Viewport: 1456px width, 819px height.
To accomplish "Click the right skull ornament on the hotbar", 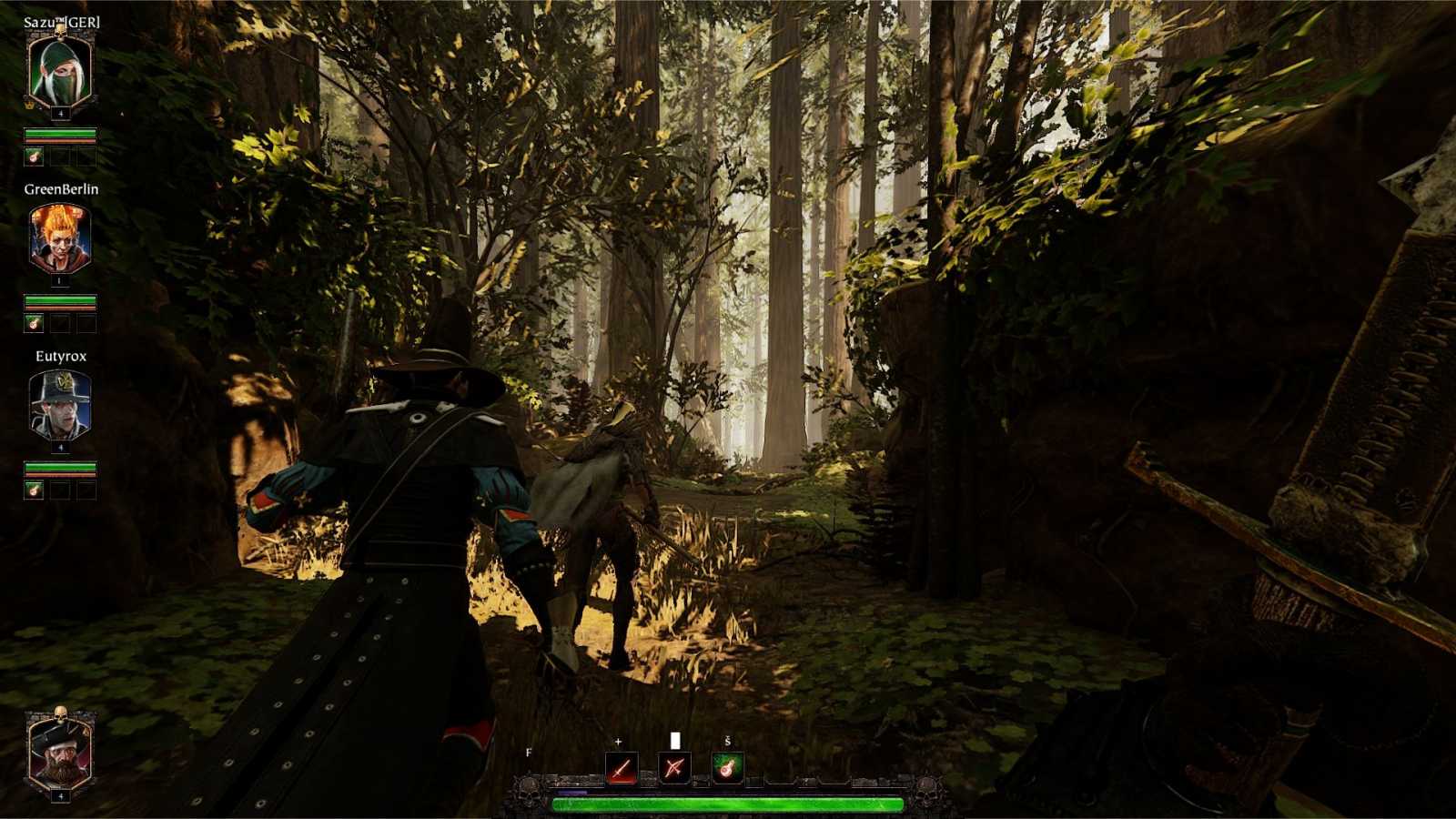I will [x=927, y=790].
